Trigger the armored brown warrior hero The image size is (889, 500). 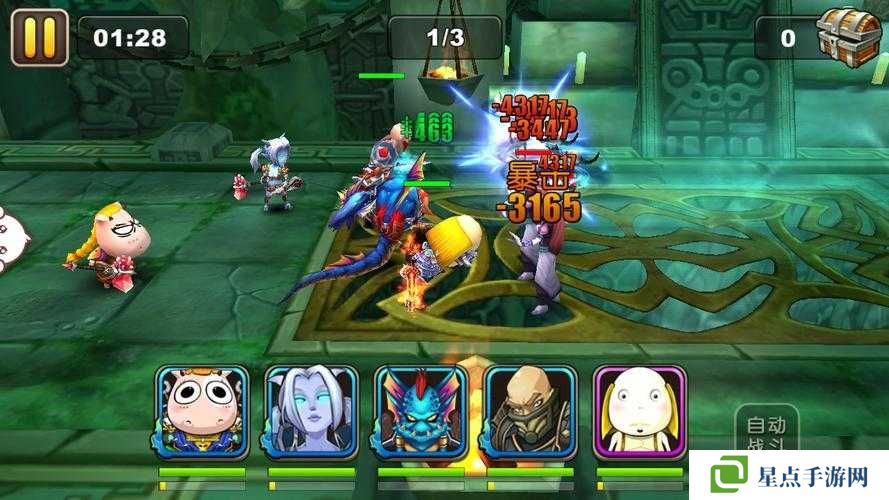click(x=530, y=411)
